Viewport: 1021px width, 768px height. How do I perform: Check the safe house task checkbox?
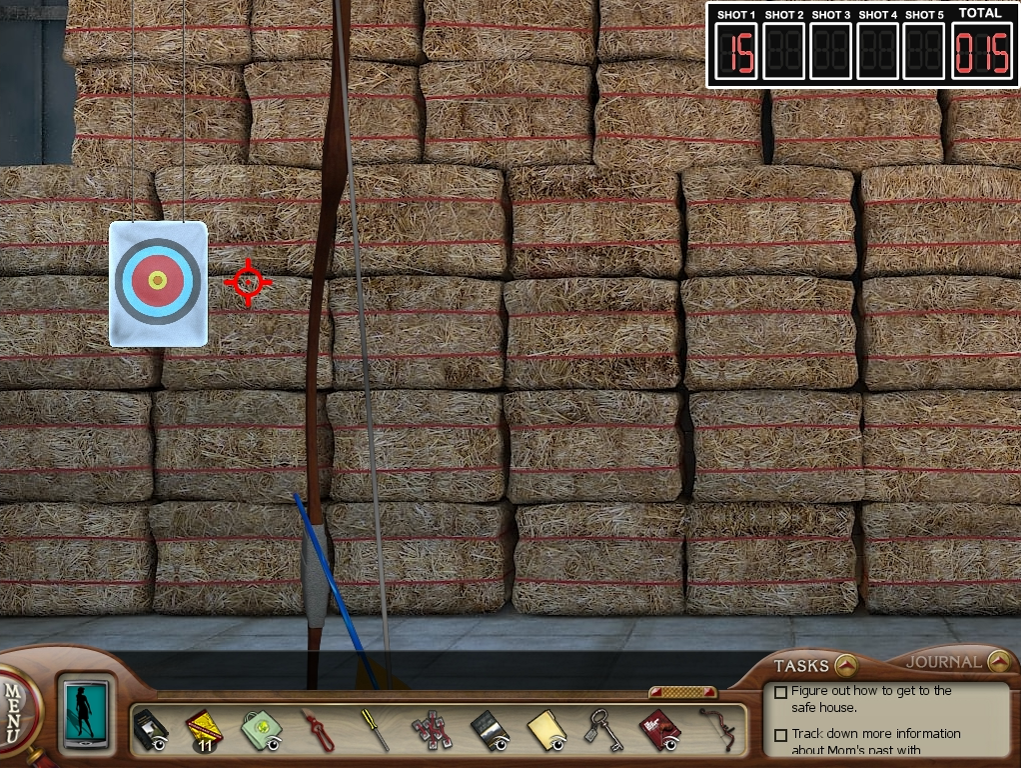point(781,692)
